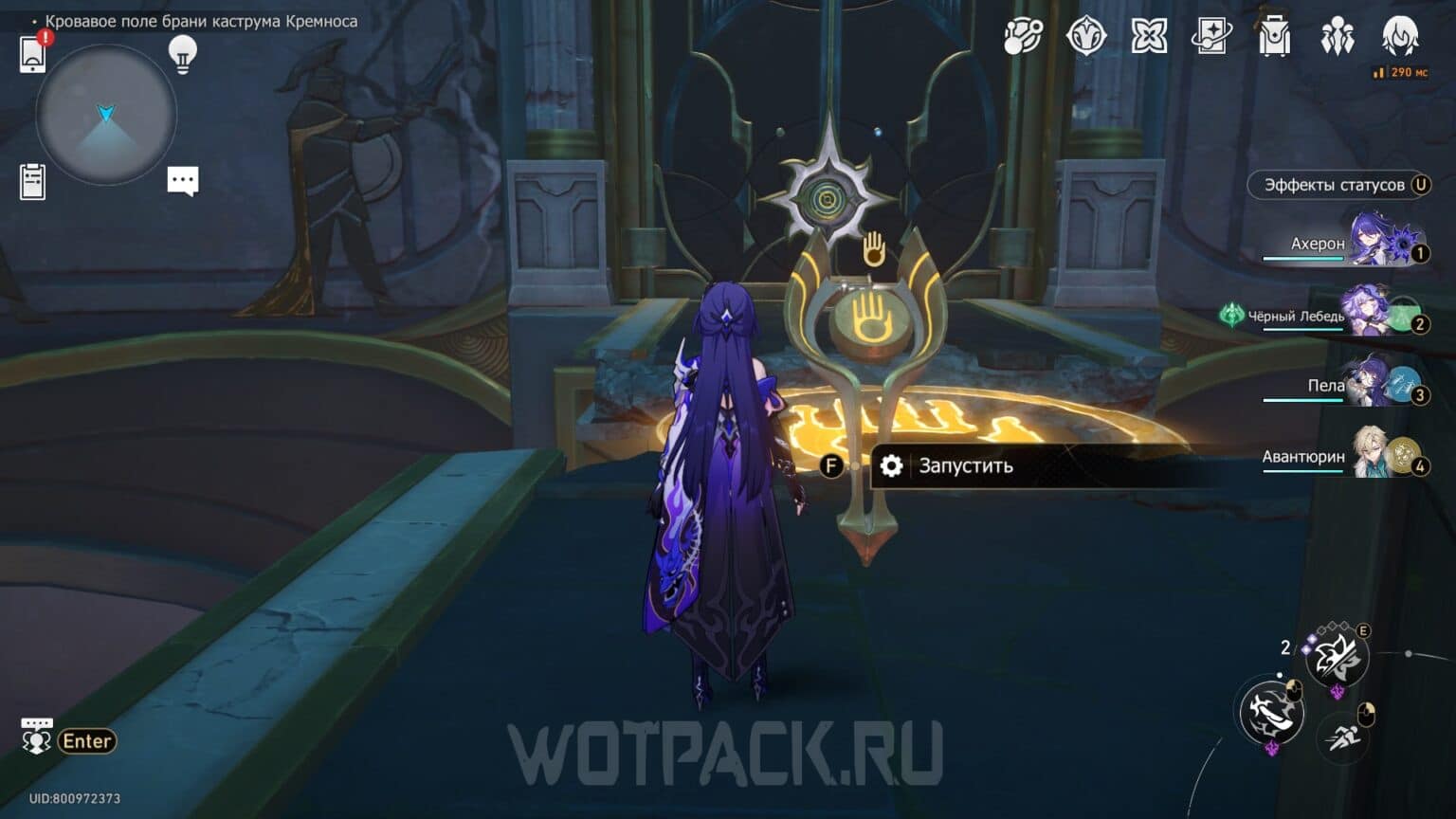1456x819 pixels.
Task: Select Acheron's skill icon with the E key
Action: tap(1337, 657)
